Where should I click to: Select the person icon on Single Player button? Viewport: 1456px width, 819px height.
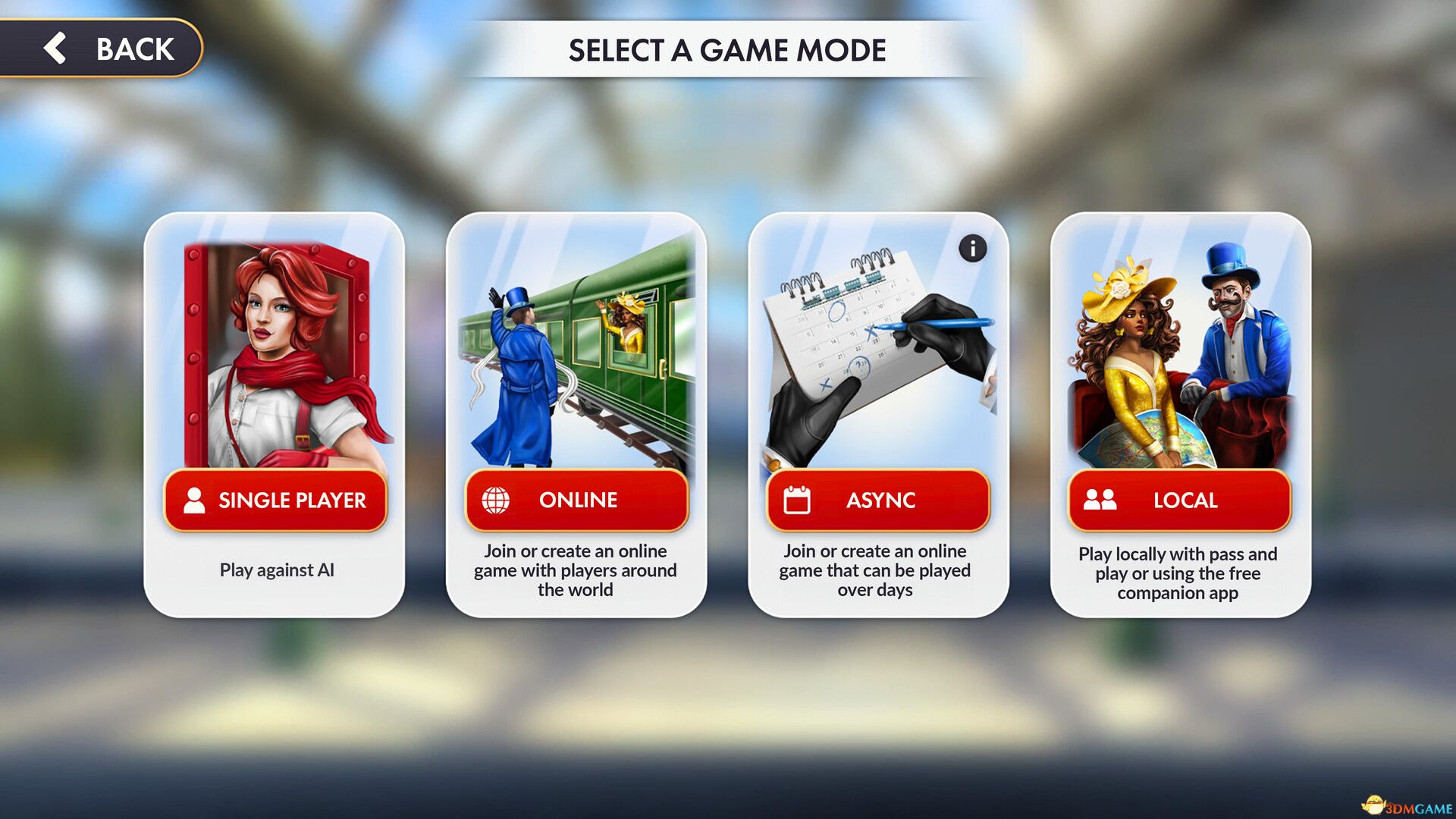point(194,500)
